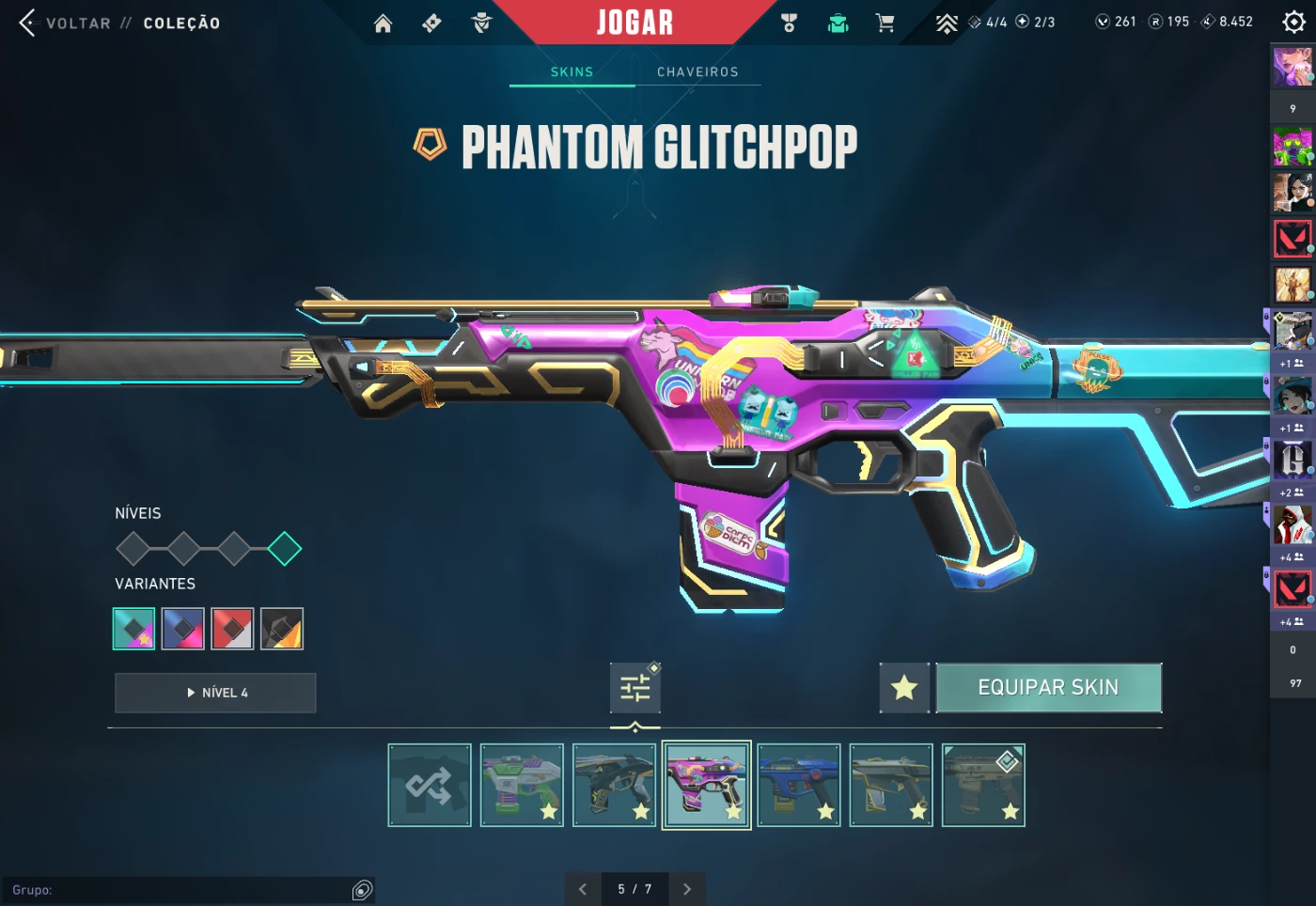Select the blue Phantom skin thumbnail

tap(799, 786)
